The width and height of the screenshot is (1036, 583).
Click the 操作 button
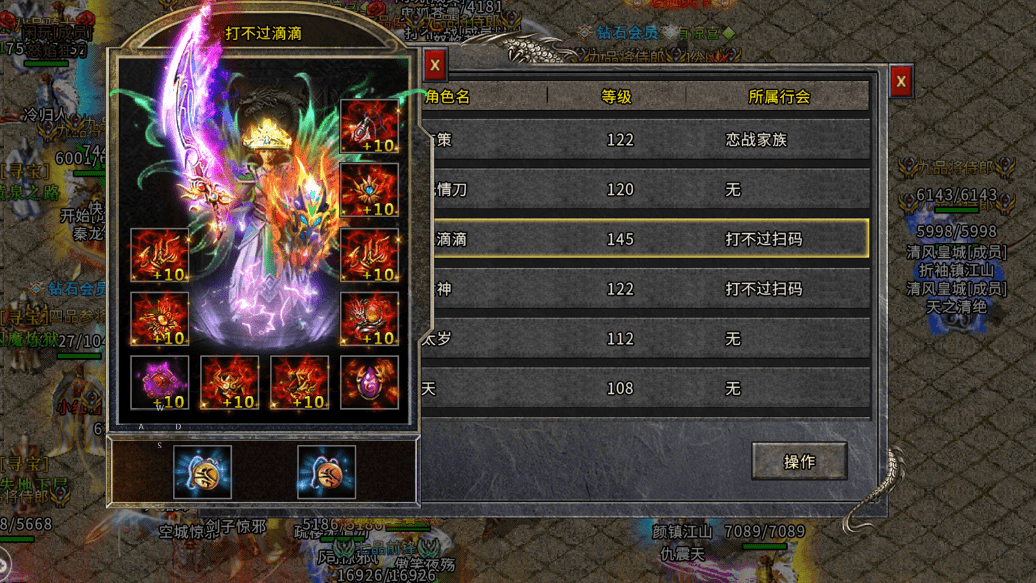click(799, 461)
